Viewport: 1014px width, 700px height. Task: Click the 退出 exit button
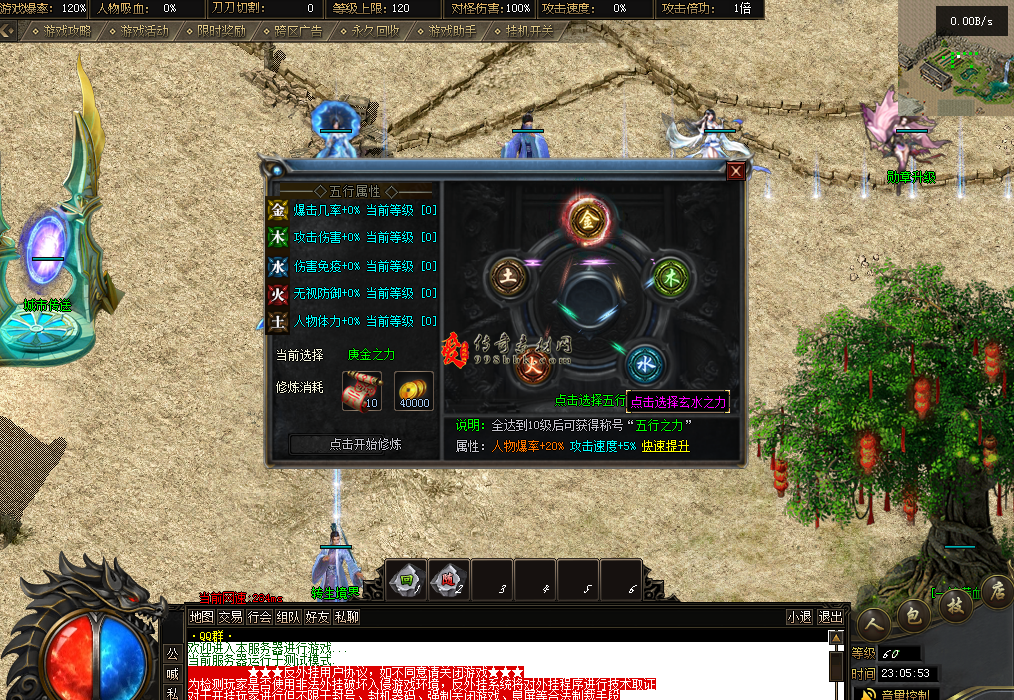point(830,617)
